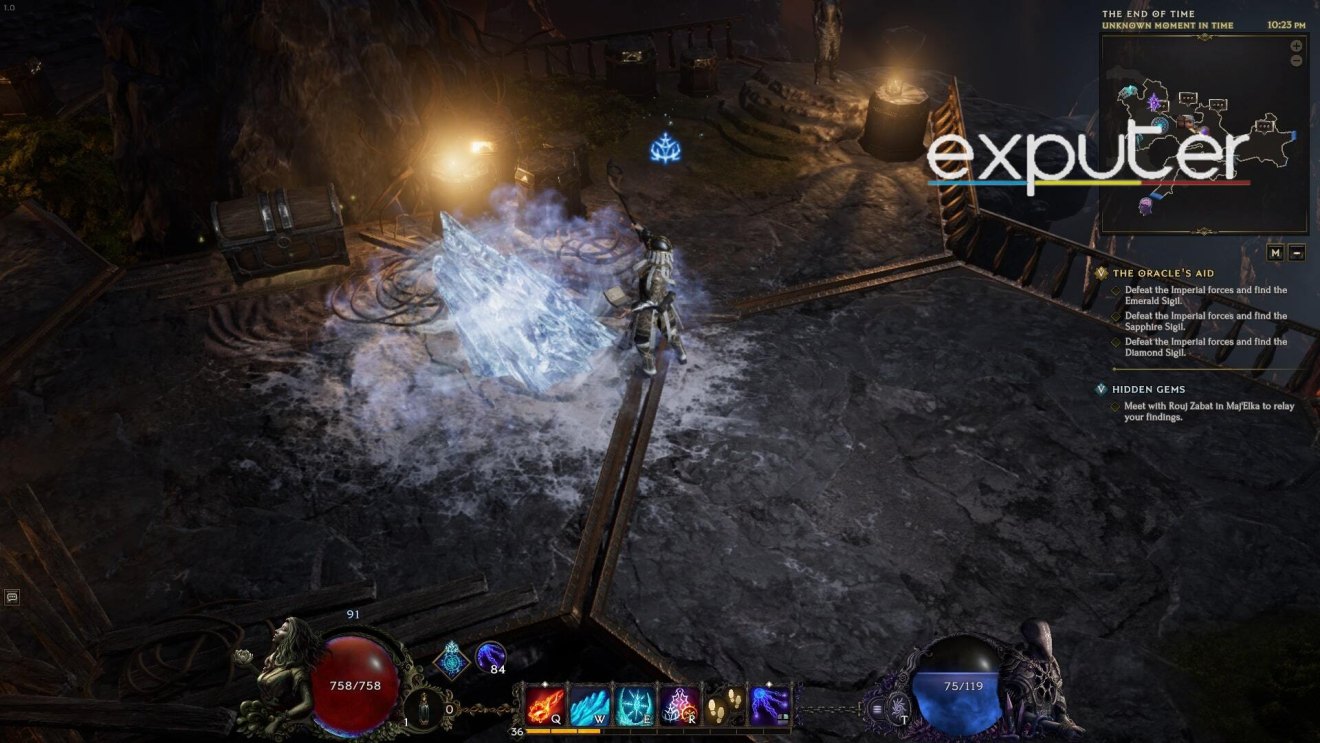Viewport: 1320px width, 743px height.
Task: Open chat via the speech bubble icon
Action: (14, 596)
